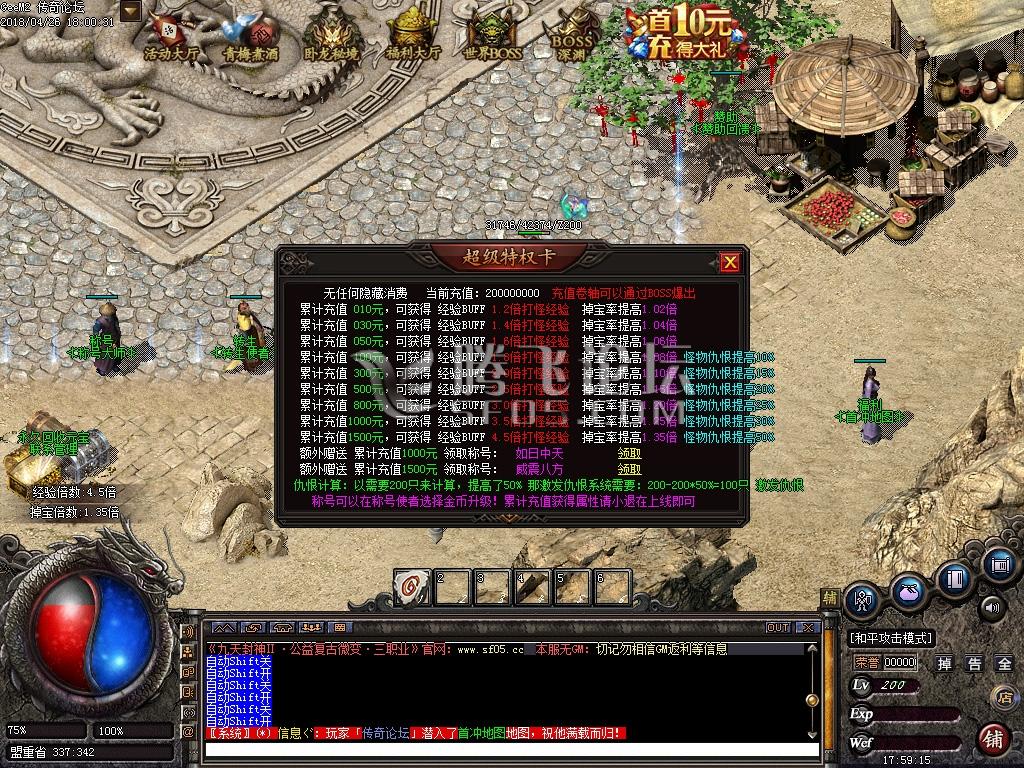Close the 超级特权卡 dialog
1024x768 pixels.
(x=730, y=262)
